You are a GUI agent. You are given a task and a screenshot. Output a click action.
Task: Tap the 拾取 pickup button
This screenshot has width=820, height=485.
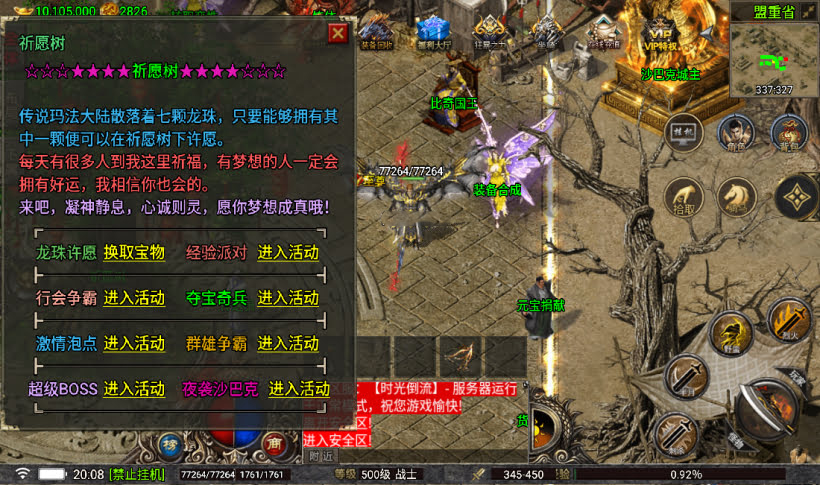pos(682,196)
